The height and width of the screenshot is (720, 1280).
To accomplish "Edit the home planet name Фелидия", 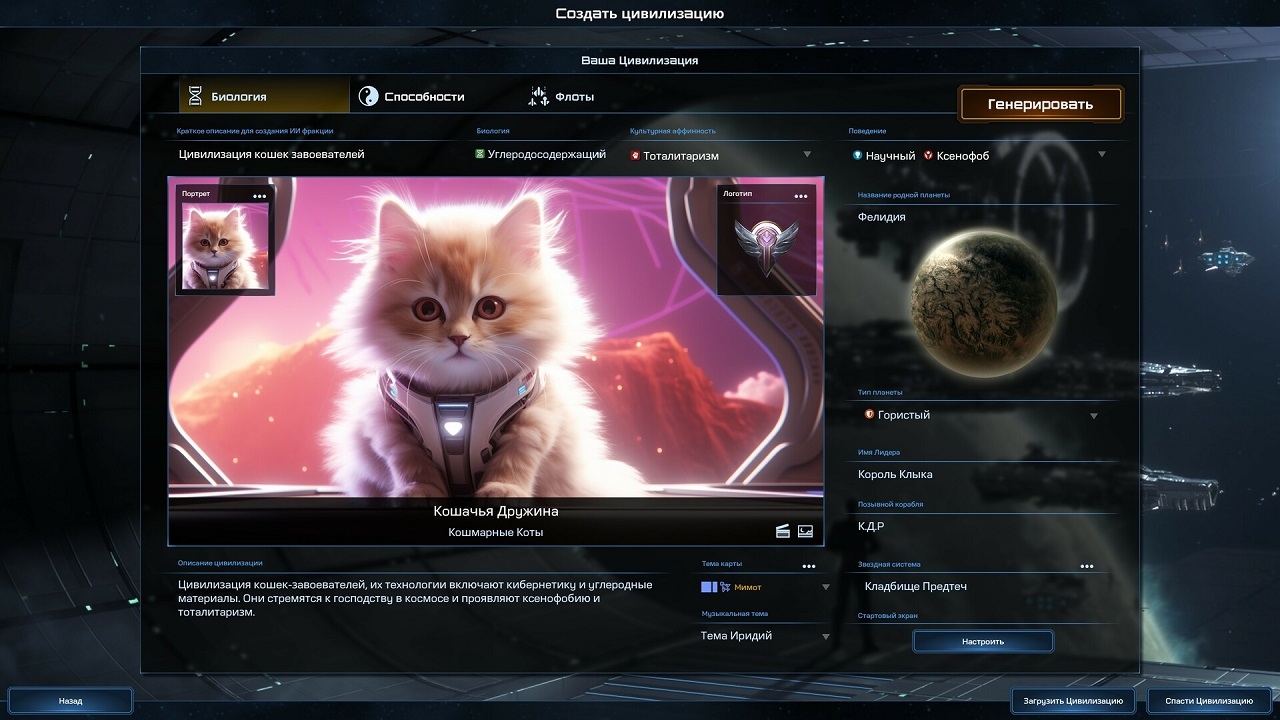I will point(980,217).
